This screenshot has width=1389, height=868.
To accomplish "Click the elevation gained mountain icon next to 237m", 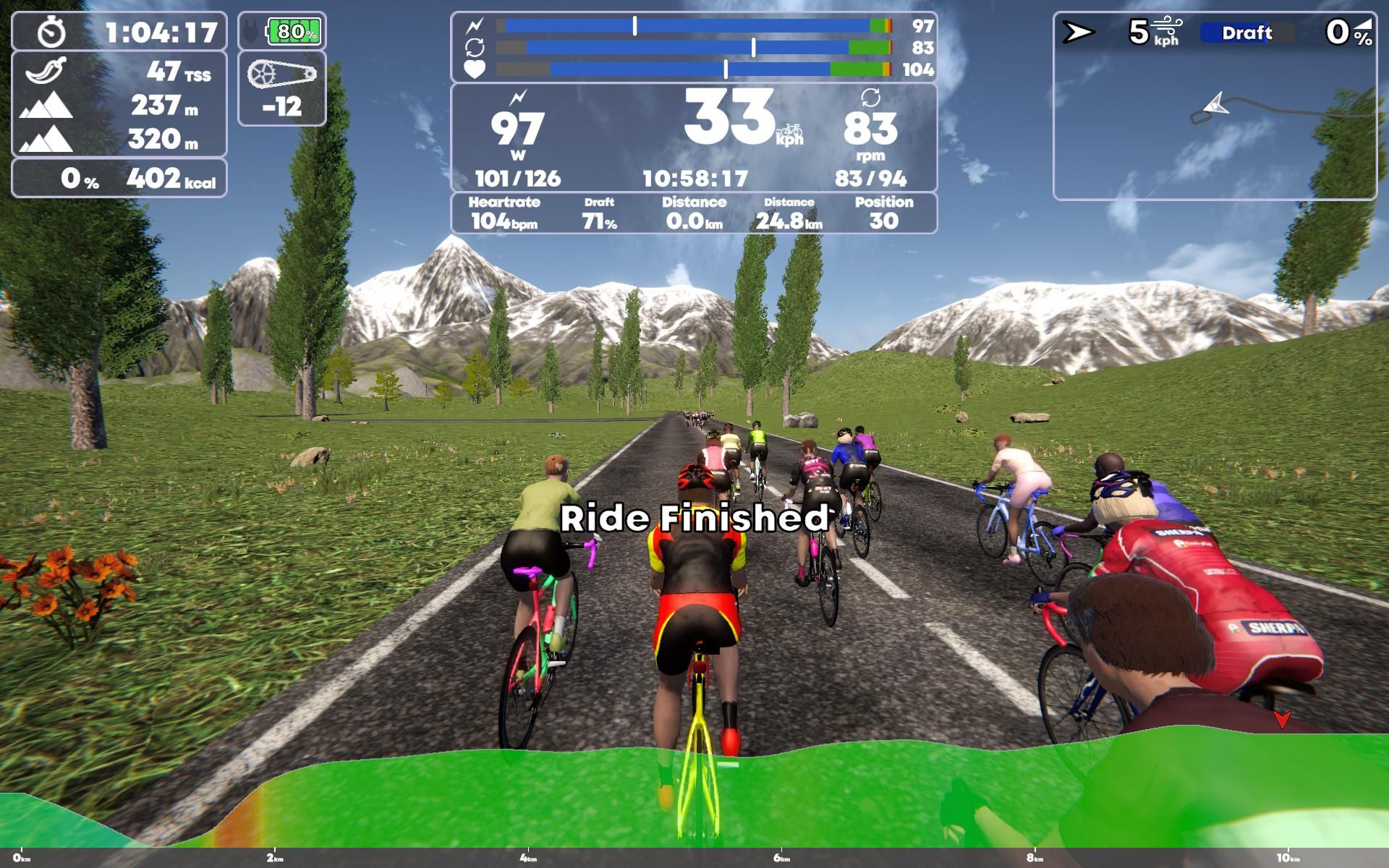I will click(x=46, y=104).
